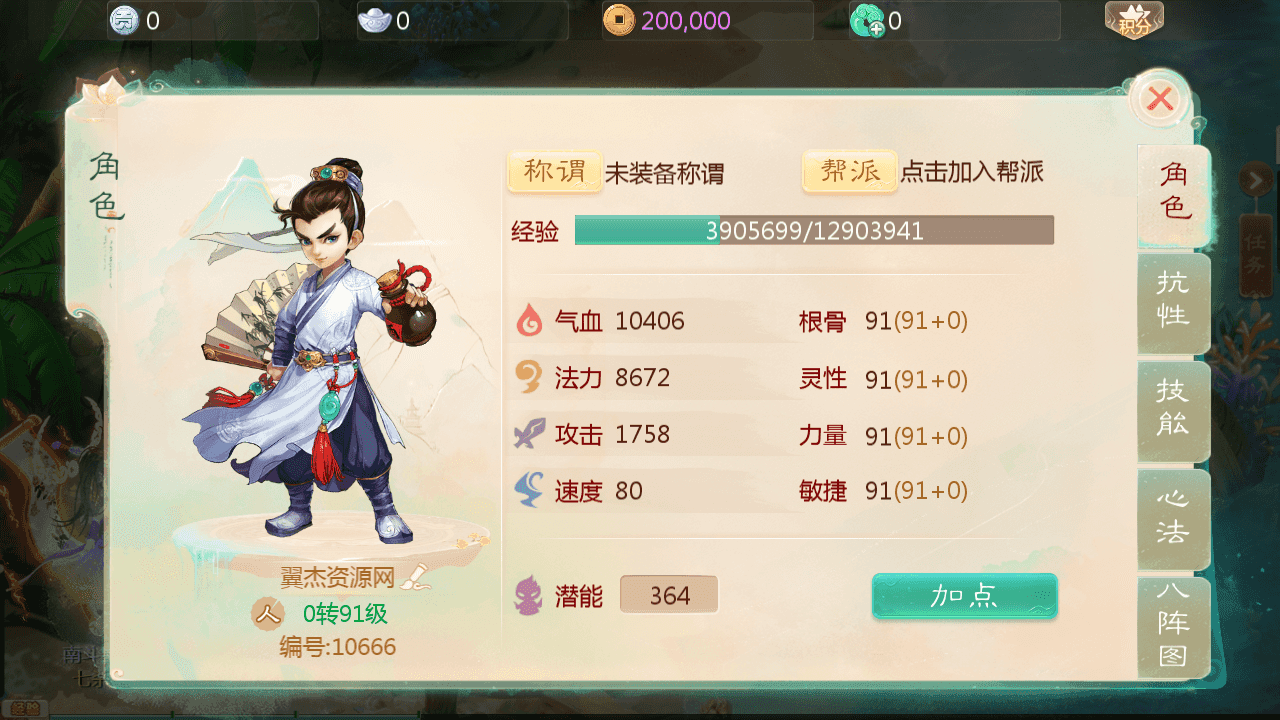Open the 心法 tab
The width and height of the screenshot is (1280, 720).
1173,517
